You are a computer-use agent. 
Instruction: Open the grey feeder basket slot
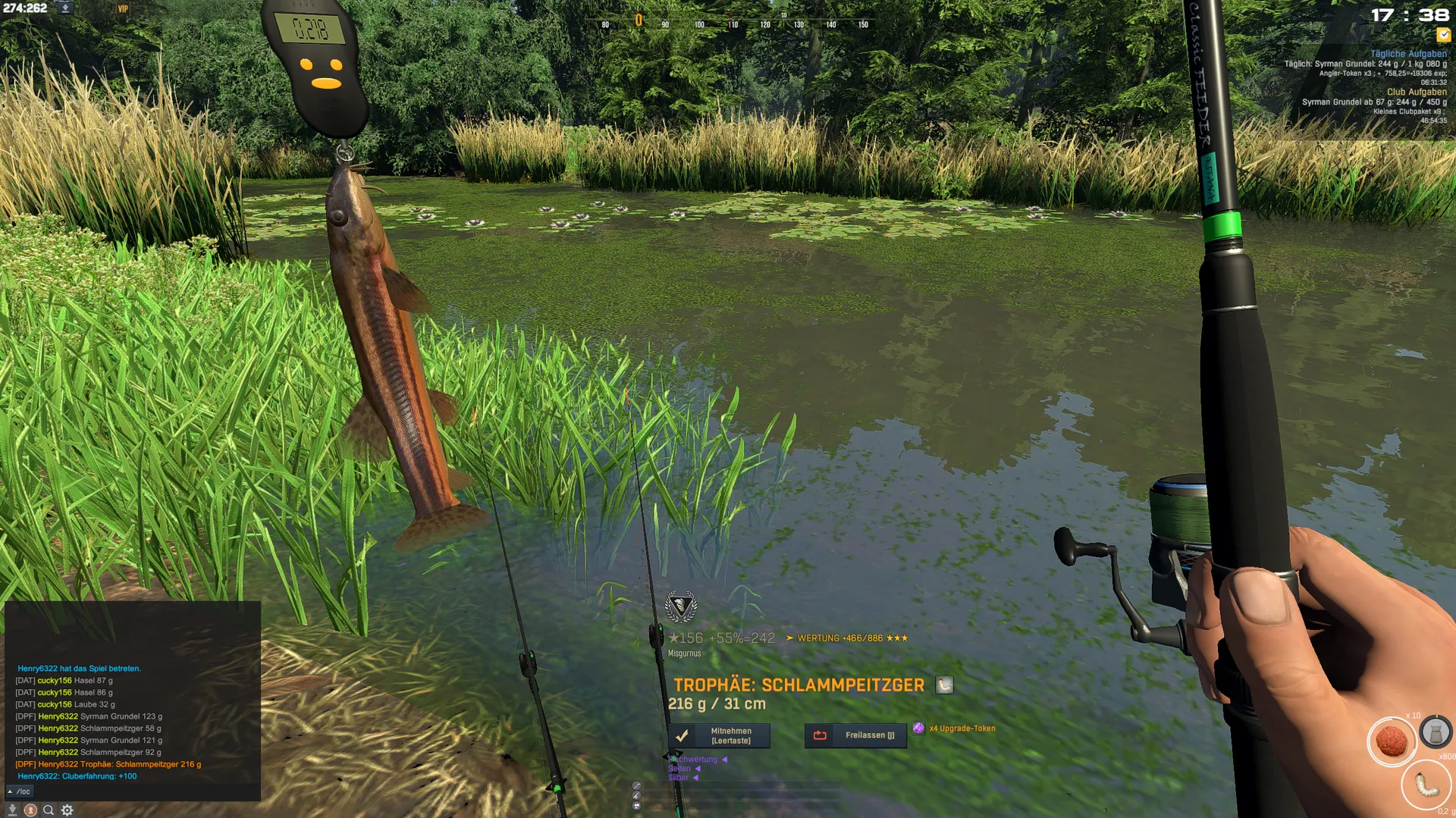click(1436, 732)
